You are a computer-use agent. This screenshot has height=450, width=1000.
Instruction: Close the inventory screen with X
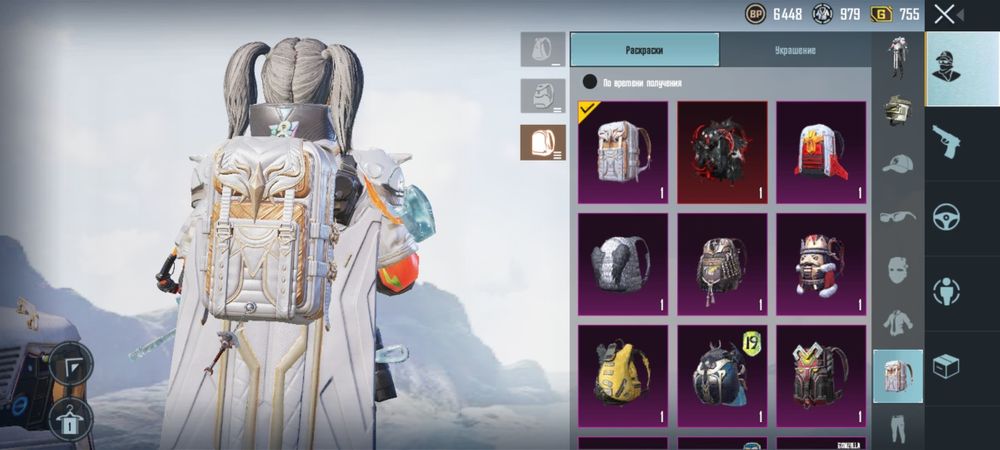coord(944,14)
